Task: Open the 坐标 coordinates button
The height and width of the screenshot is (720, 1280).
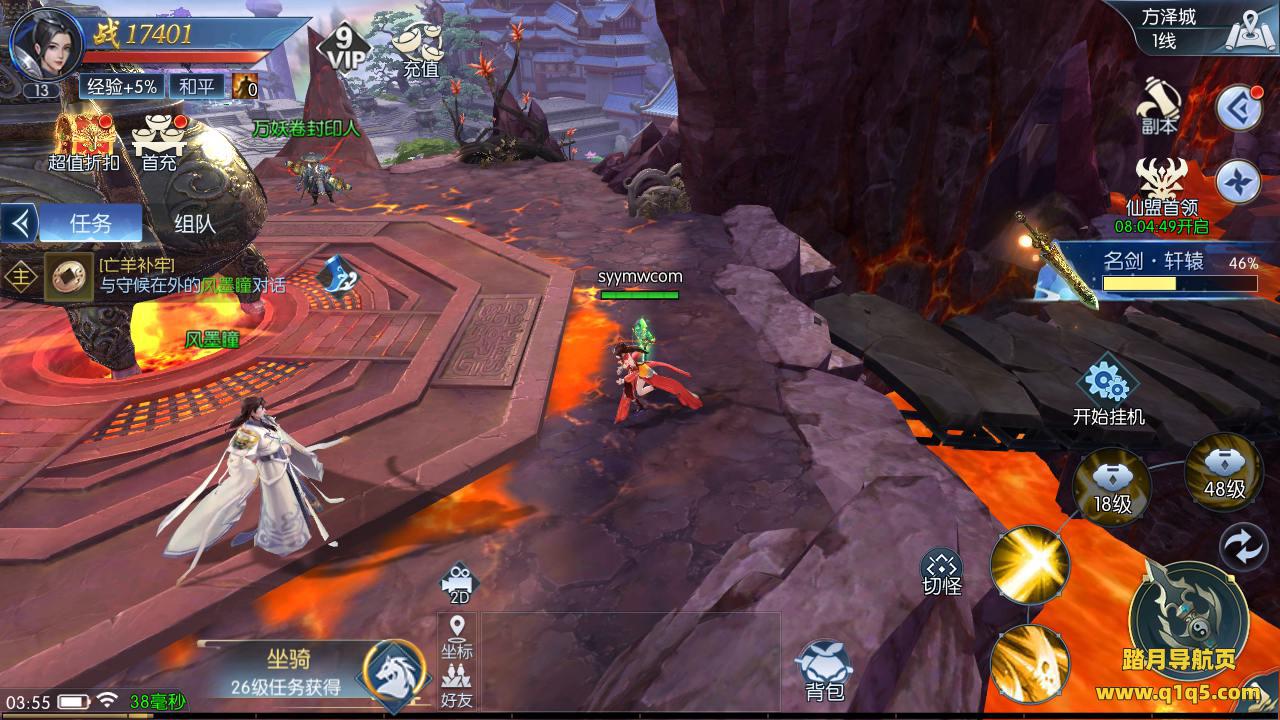Action: [458, 637]
